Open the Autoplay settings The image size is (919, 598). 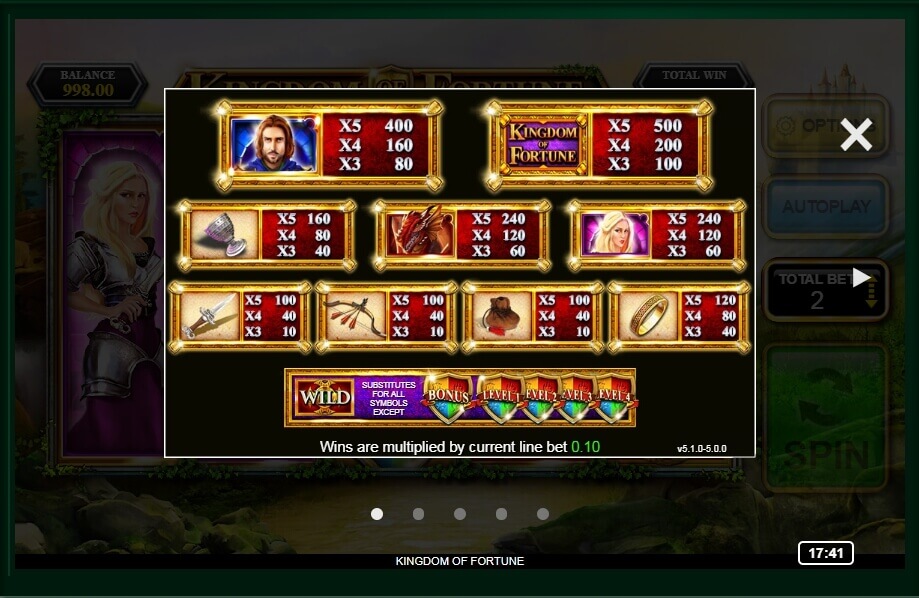point(825,207)
